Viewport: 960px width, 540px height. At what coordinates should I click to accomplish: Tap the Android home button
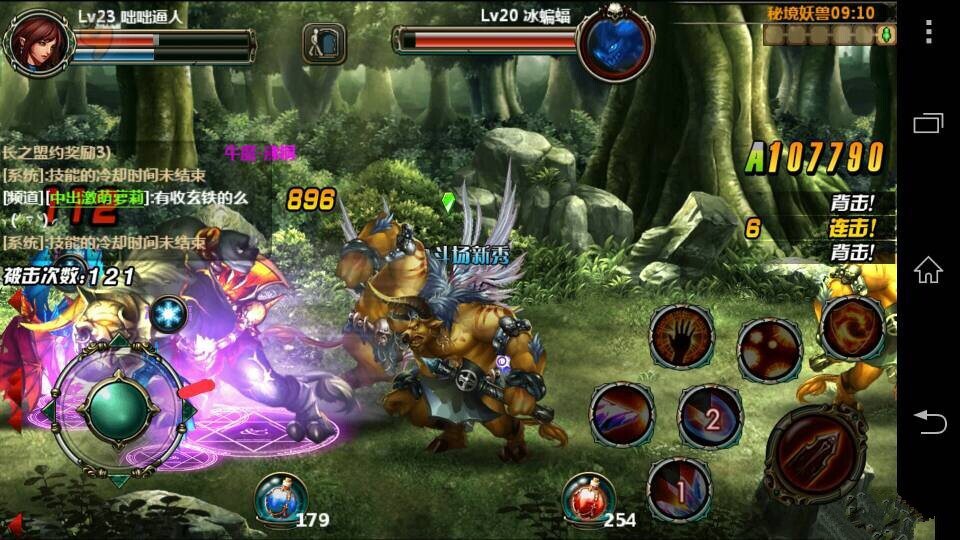coord(928,269)
